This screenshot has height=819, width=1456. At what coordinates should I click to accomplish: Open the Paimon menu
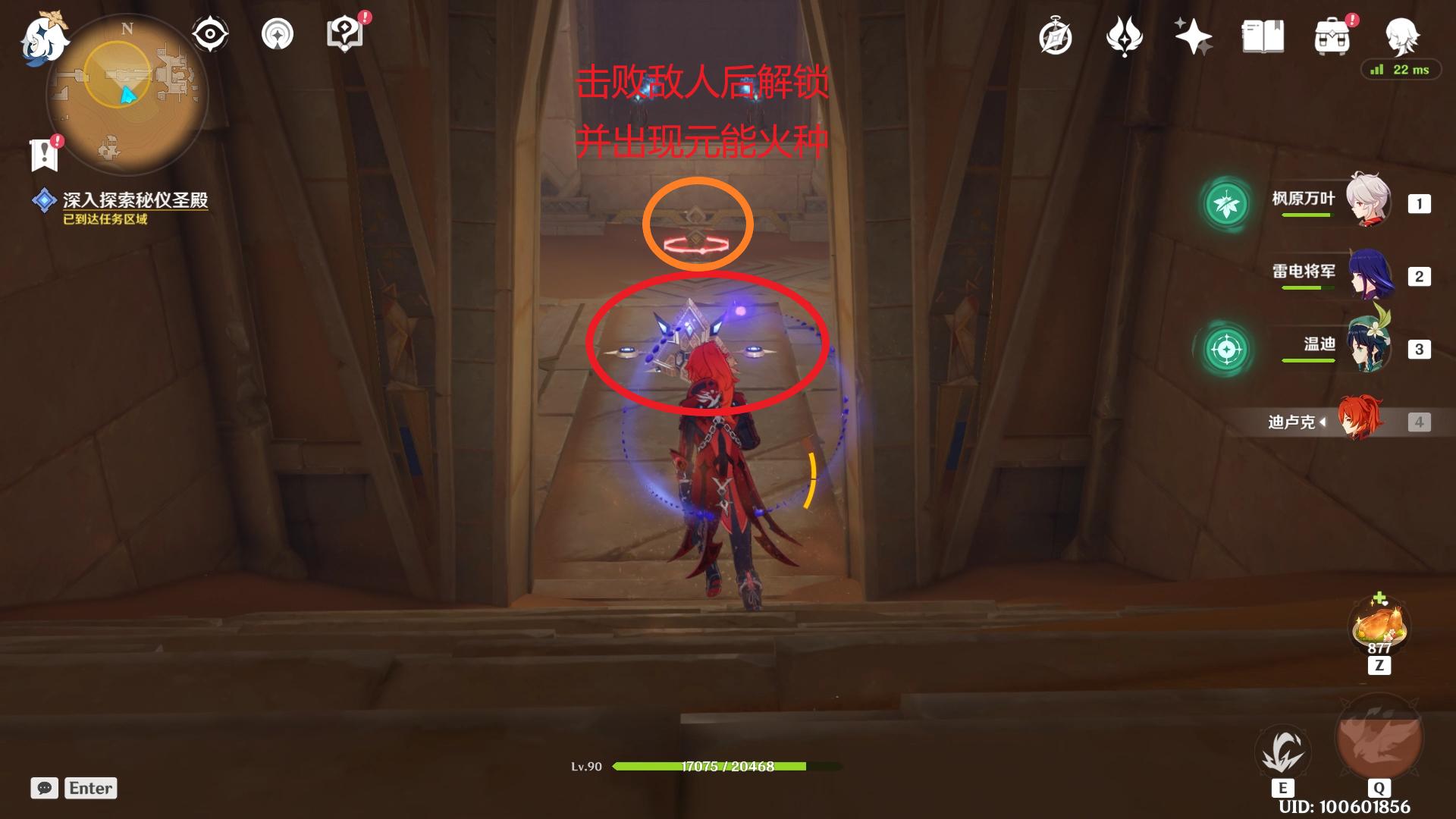[44, 38]
